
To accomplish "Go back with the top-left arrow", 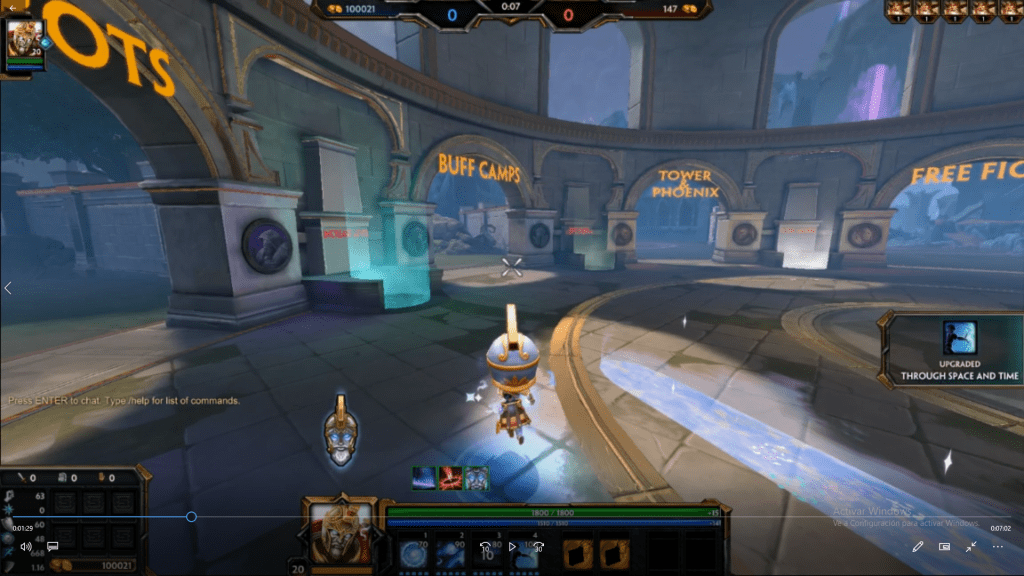I will pos(13,6).
